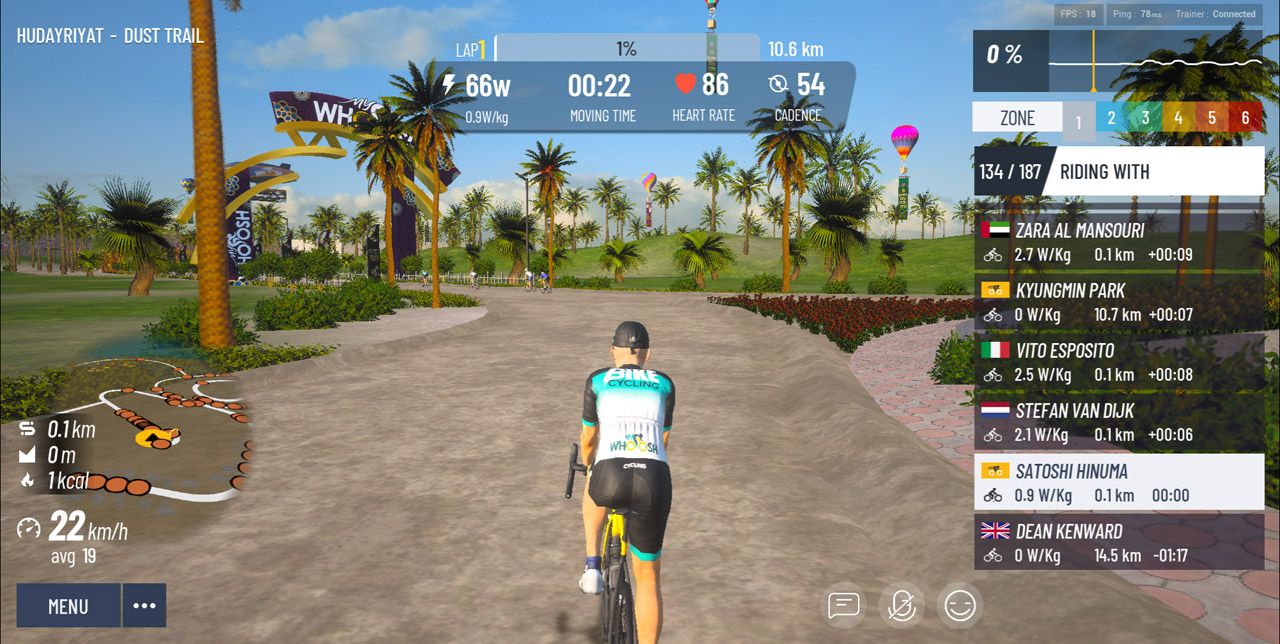Click the three-dot more options button
Screen dimensions: 1280x644
click(144, 606)
